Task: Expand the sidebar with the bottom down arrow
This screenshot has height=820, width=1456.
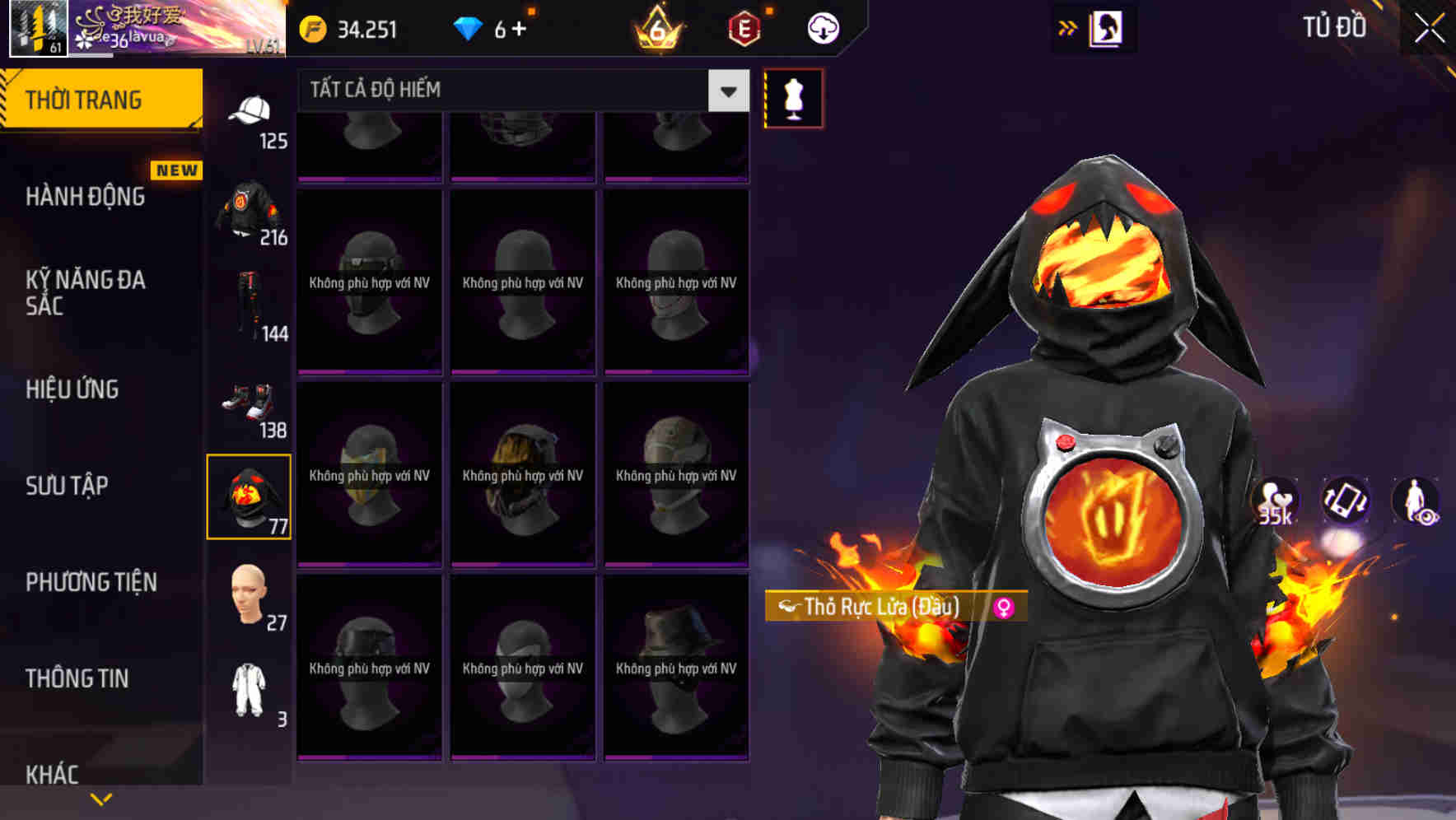Action: point(100,799)
